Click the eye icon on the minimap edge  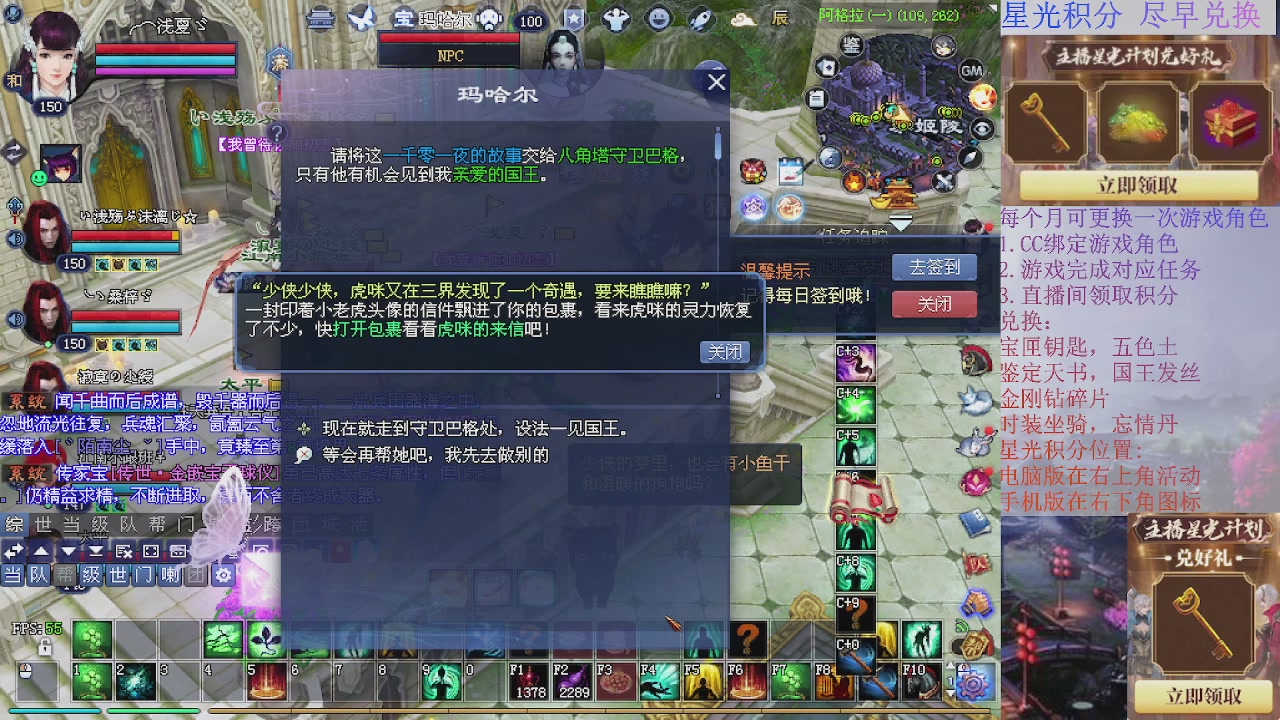tap(981, 129)
